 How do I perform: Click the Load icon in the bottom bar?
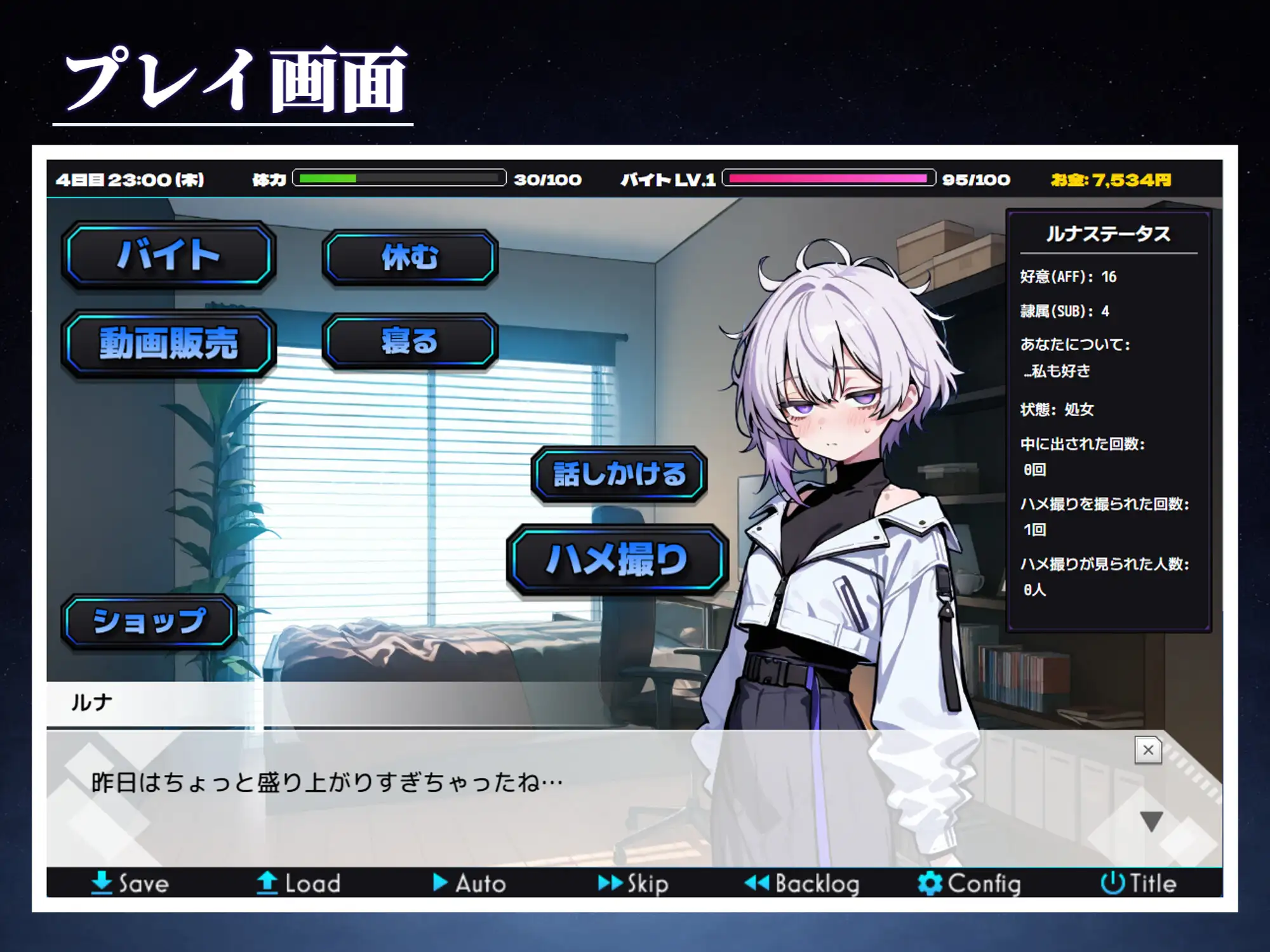pyautogui.click(x=268, y=882)
